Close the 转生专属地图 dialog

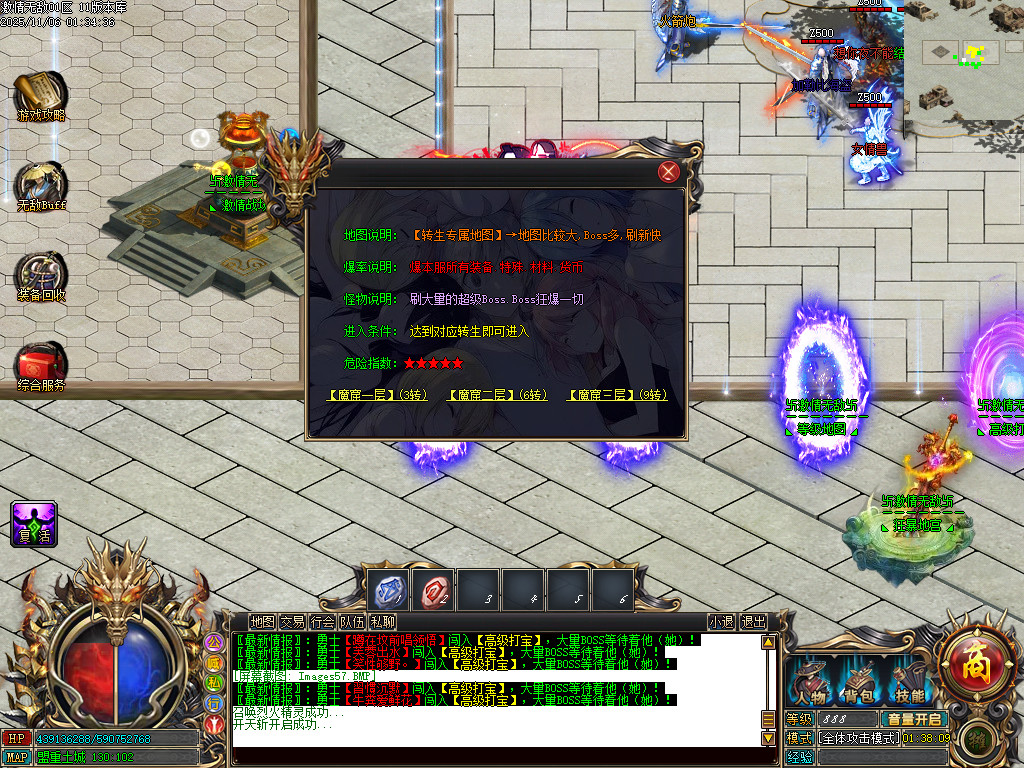[669, 172]
